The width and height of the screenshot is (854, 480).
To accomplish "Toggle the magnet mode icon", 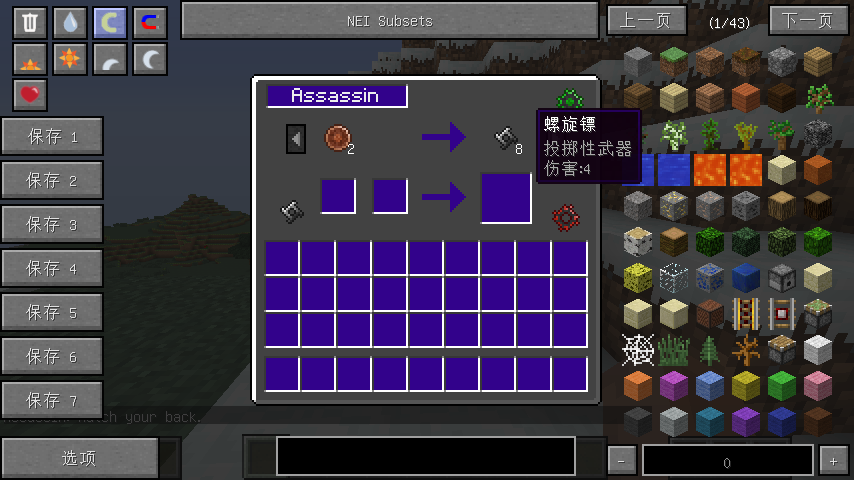I will [x=150, y=23].
